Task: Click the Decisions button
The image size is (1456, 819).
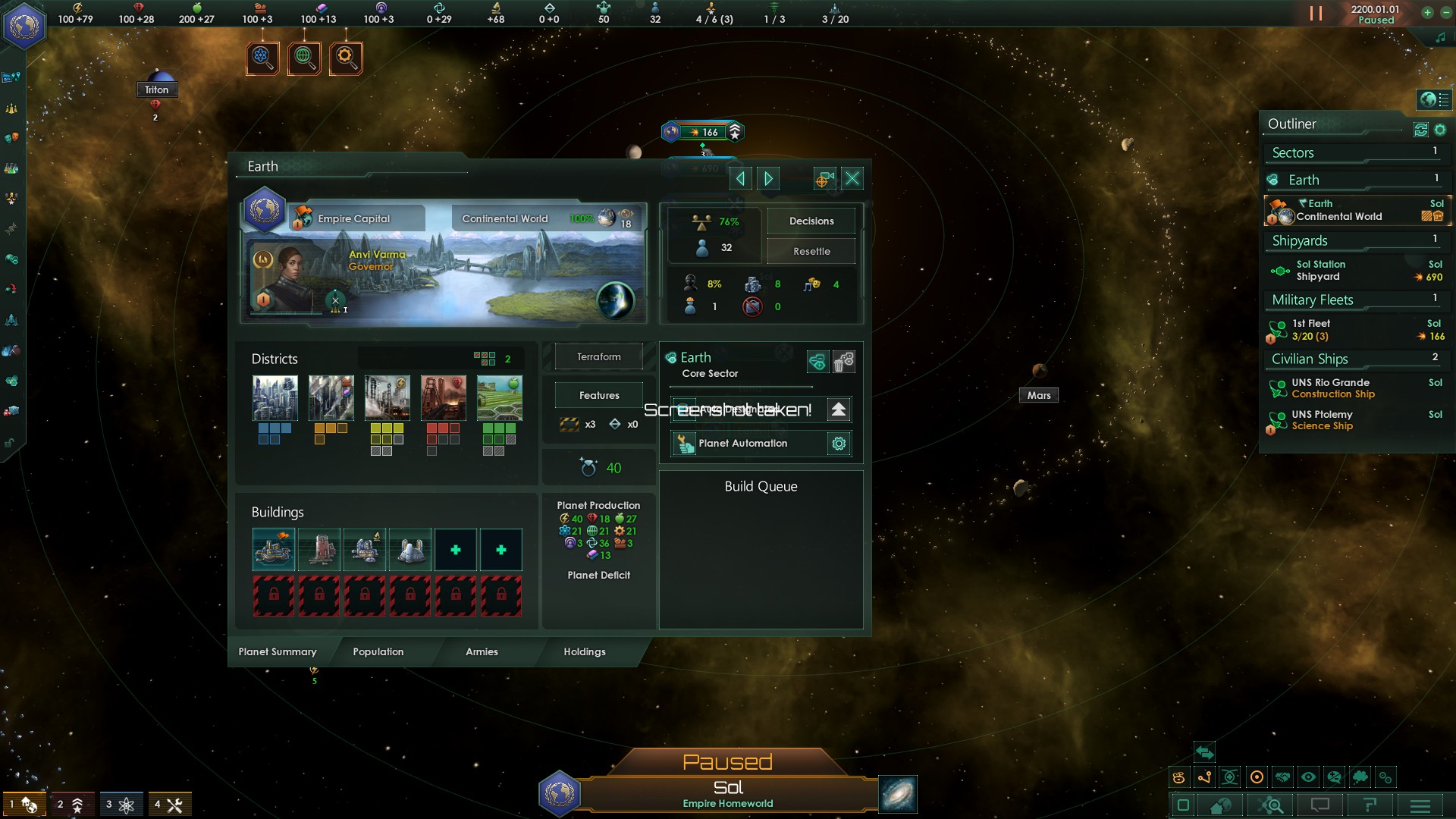Action: 811,221
